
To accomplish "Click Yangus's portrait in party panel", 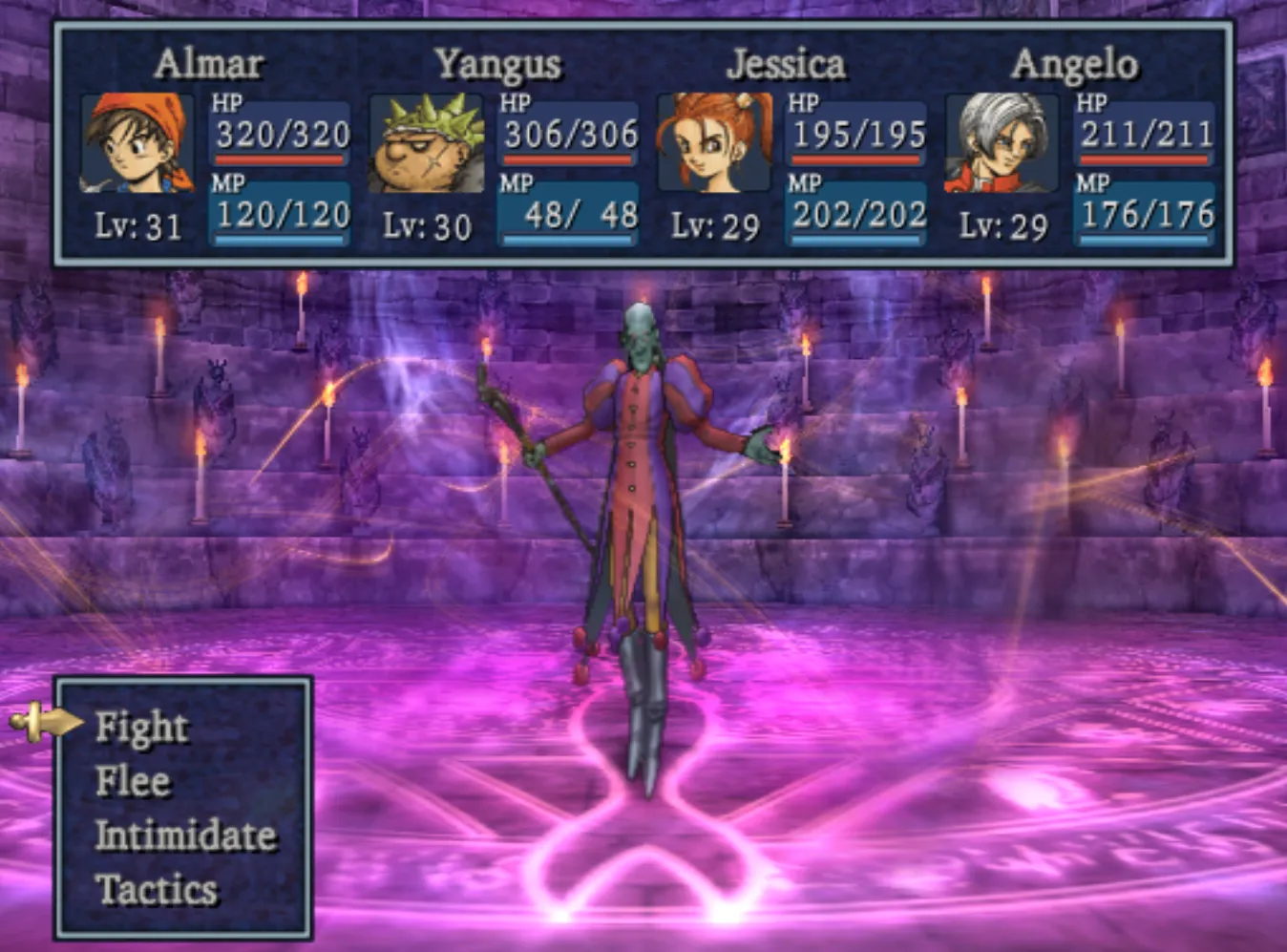I will 426,143.
